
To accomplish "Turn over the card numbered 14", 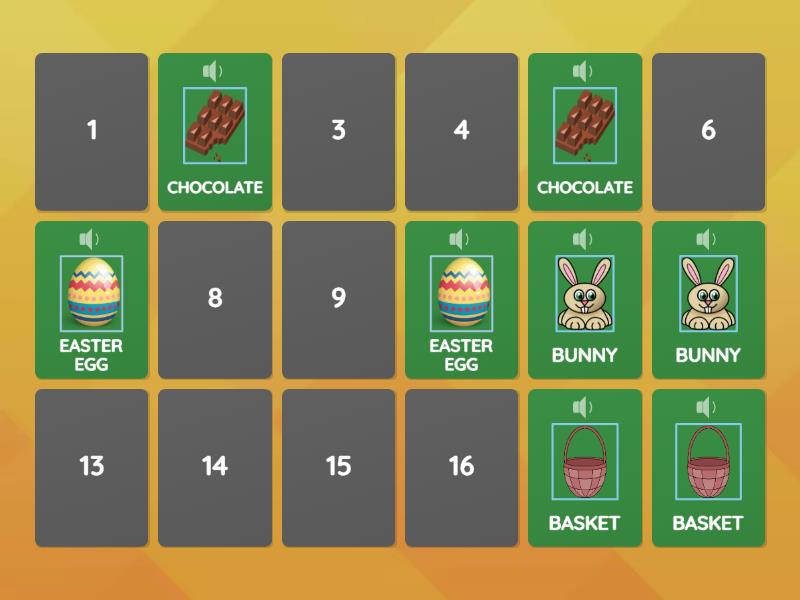I will (215, 467).
